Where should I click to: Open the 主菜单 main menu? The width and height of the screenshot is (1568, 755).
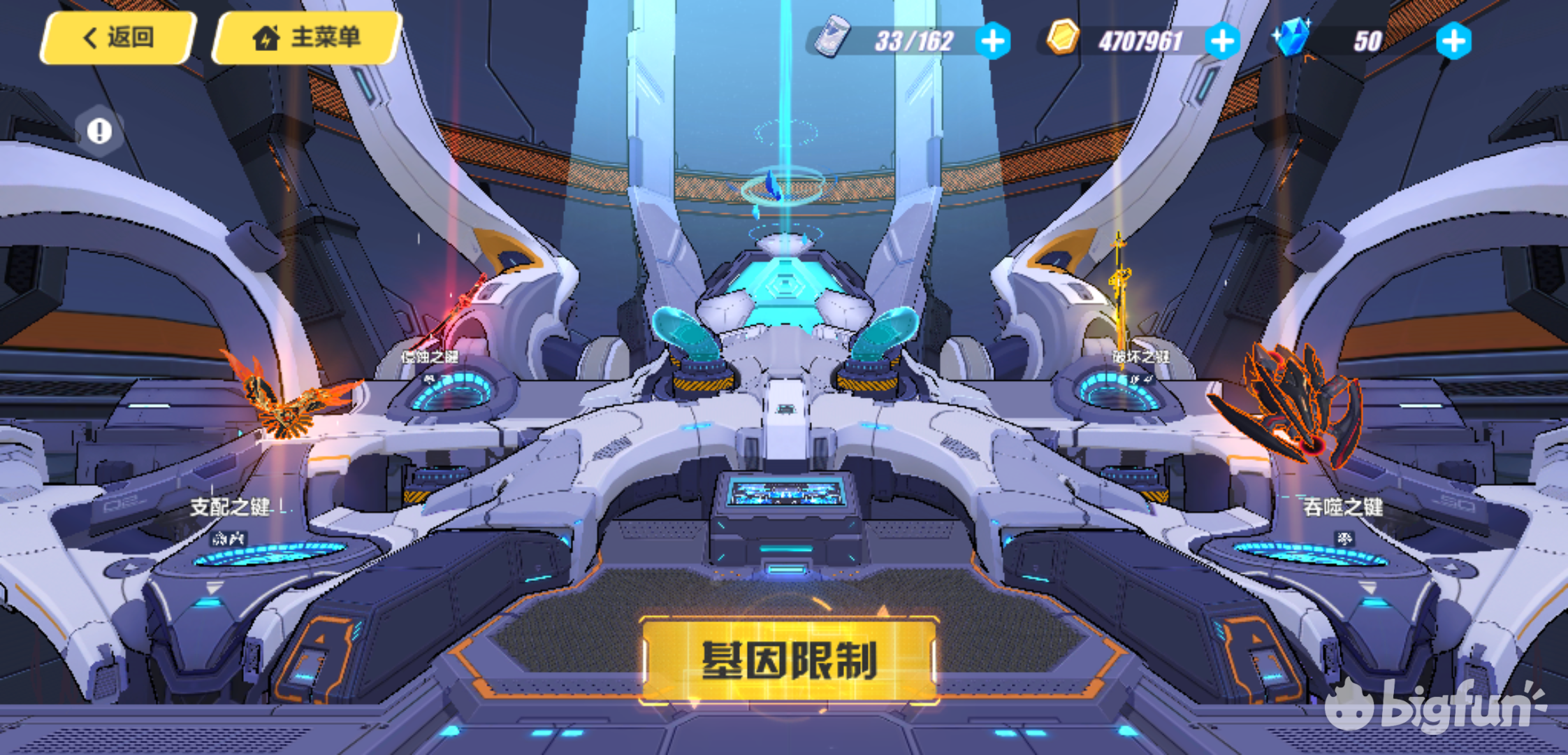(x=307, y=38)
